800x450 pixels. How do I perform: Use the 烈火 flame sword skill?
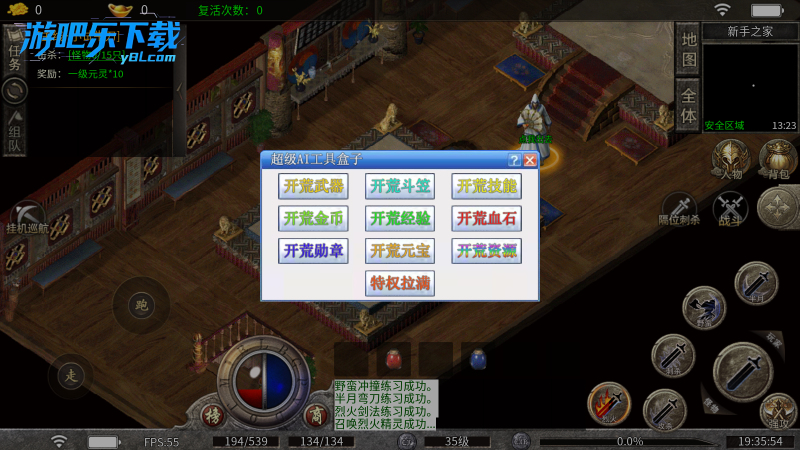point(608,401)
